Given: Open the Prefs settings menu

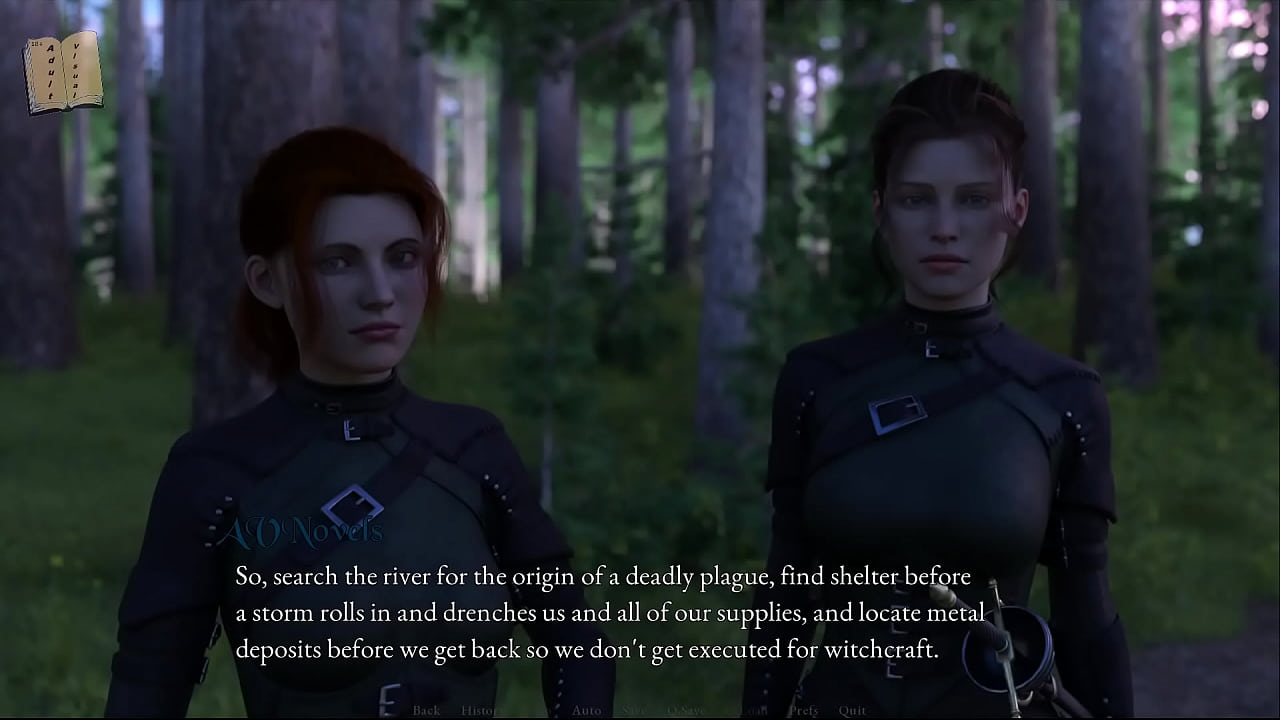Looking at the screenshot, I should [803, 710].
